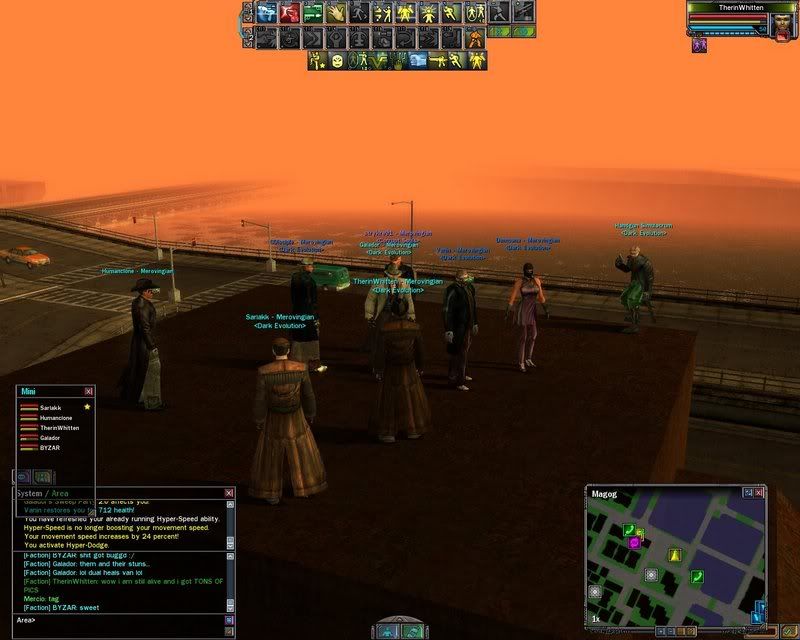Select the yellow player marker on minimap
The width and height of the screenshot is (800, 640).
tap(674, 555)
